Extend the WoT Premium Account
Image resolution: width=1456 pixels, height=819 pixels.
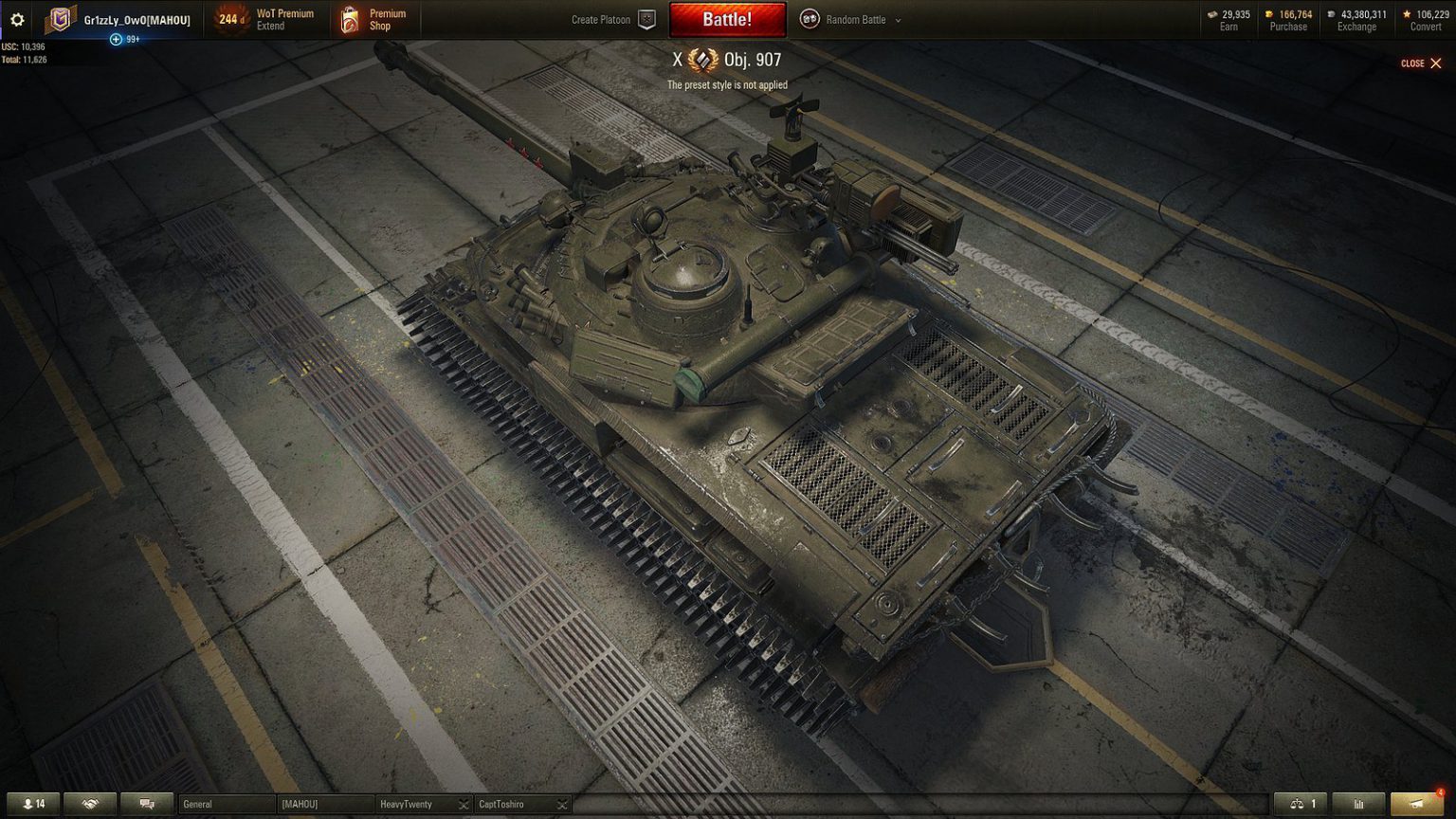click(x=274, y=19)
